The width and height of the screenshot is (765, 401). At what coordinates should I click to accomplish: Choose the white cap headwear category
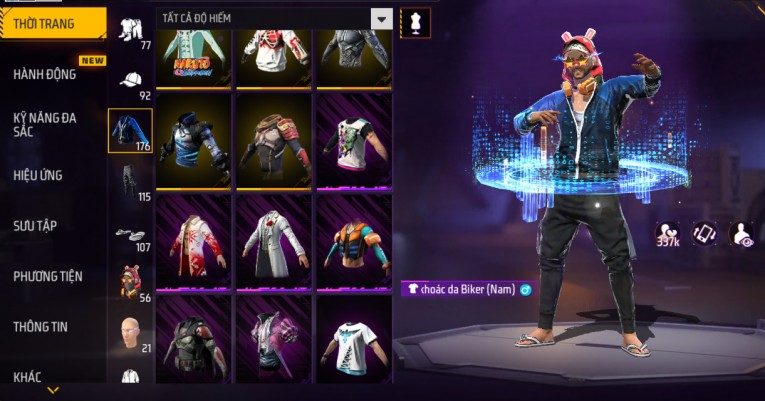(131, 82)
